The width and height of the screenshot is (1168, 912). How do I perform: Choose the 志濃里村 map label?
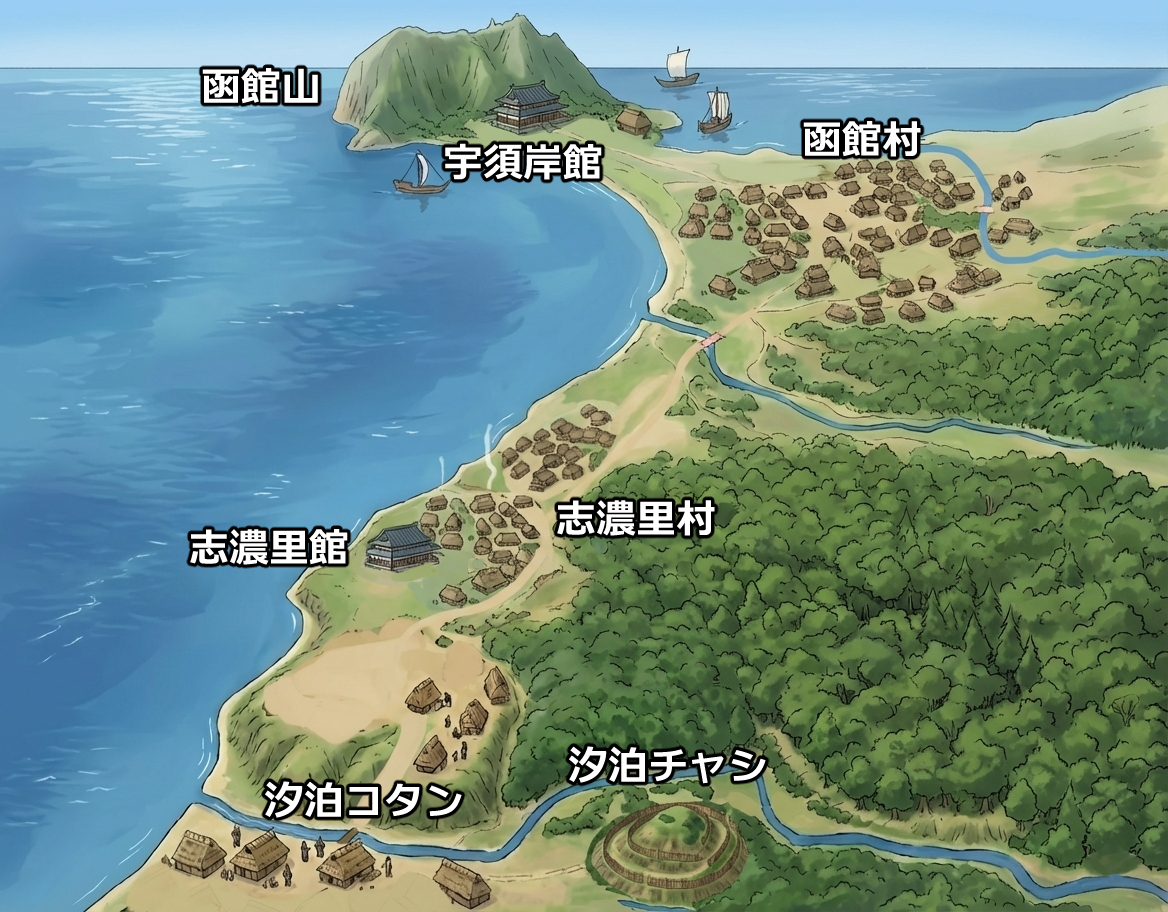pos(635,519)
